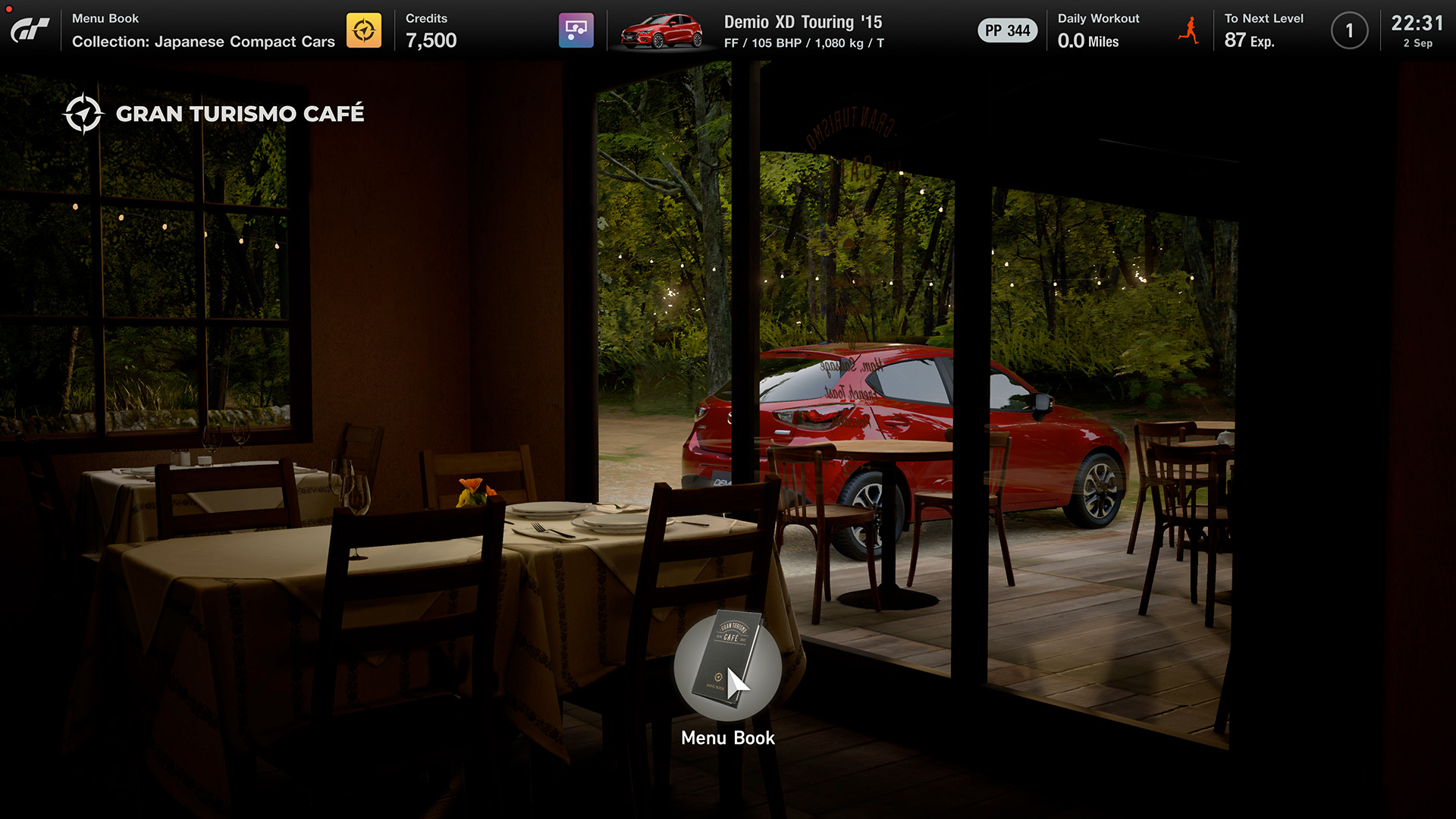Expand details under FF / 105 BHP specs
The width and height of the screenshot is (1456, 819).
tap(802, 43)
